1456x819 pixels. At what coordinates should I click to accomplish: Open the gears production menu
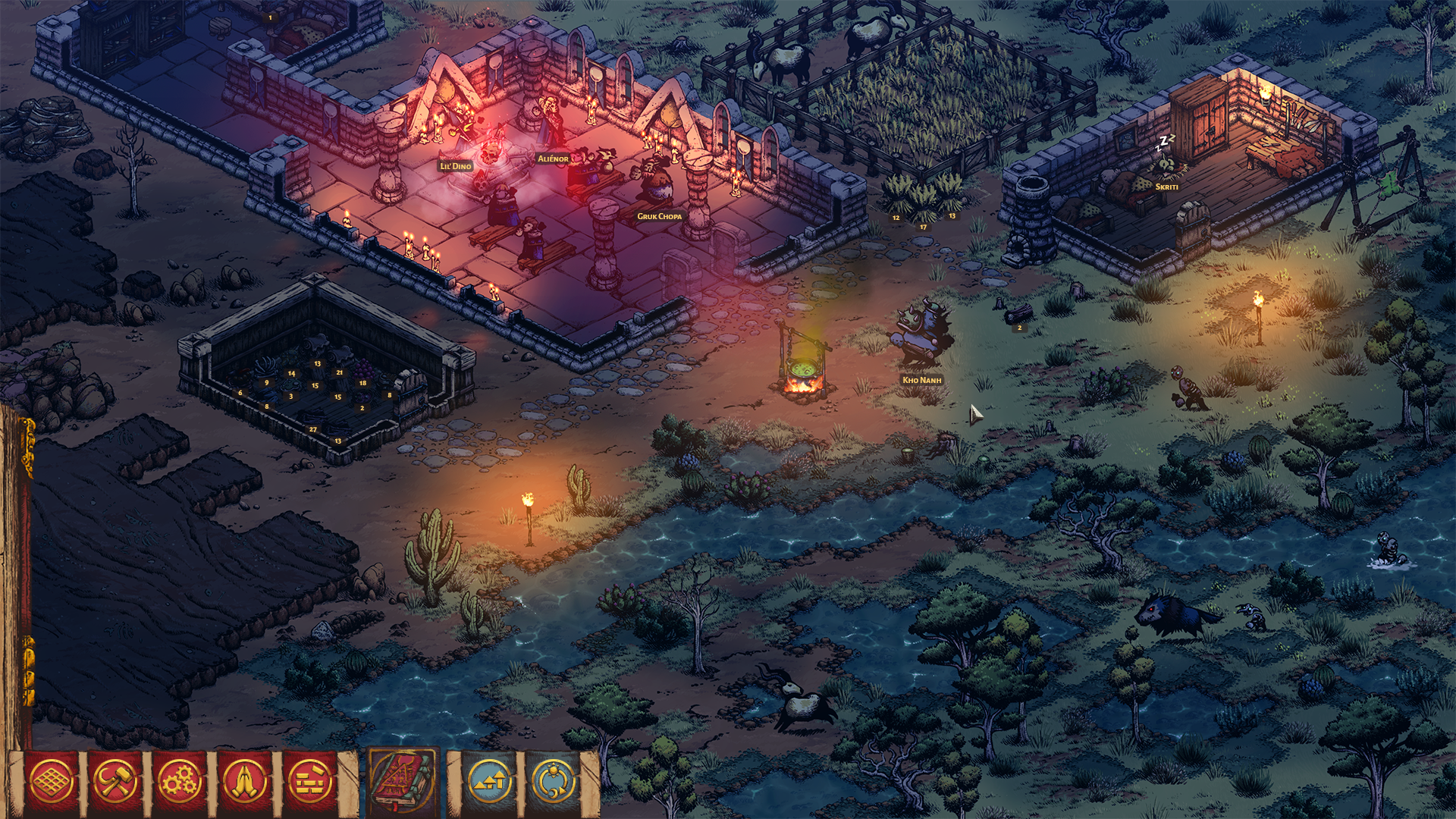point(180,781)
